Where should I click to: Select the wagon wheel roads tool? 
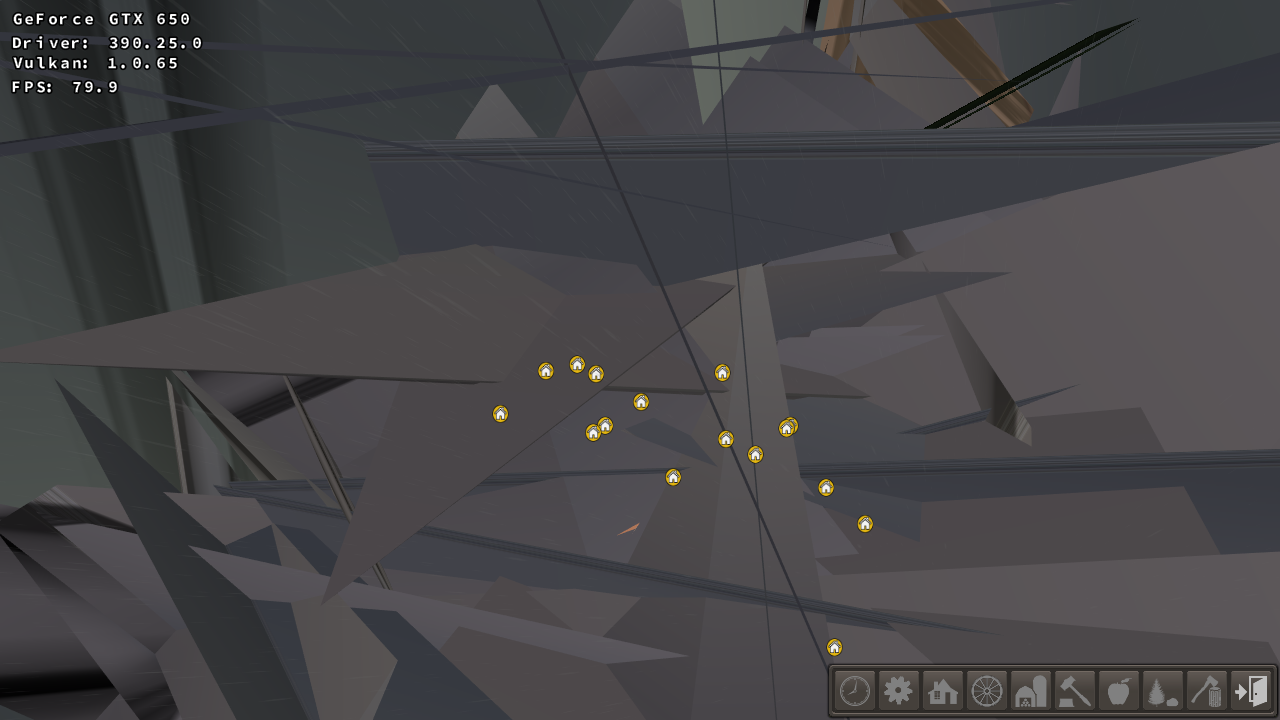click(985, 690)
